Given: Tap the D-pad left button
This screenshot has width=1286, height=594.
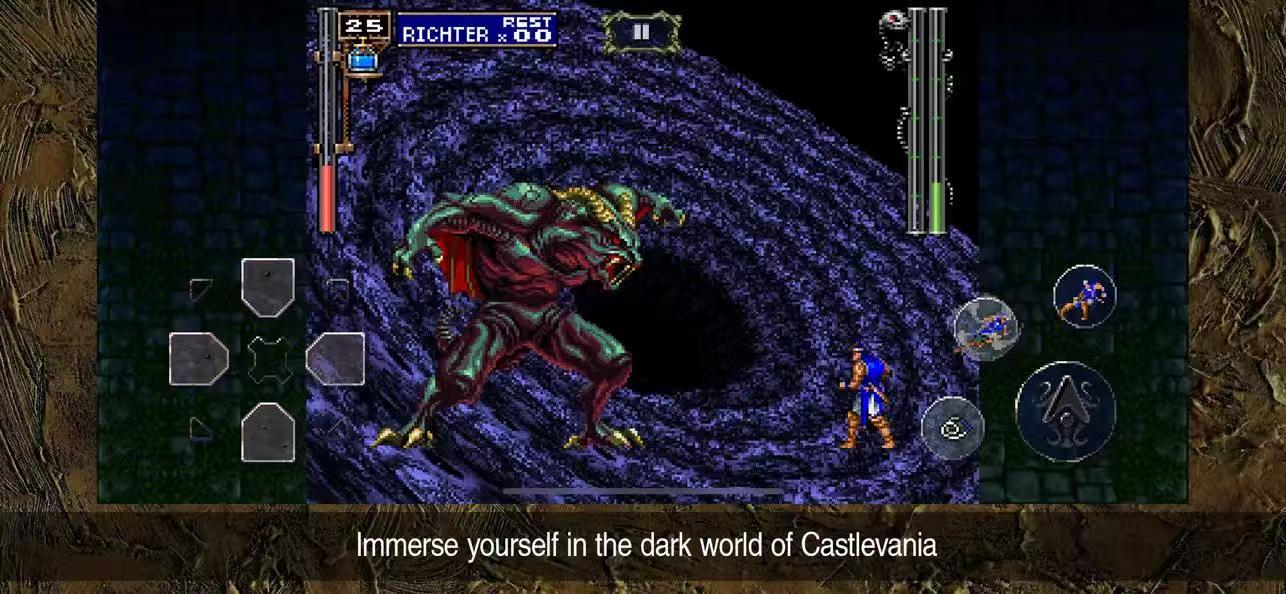Looking at the screenshot, I should point(199,359).
